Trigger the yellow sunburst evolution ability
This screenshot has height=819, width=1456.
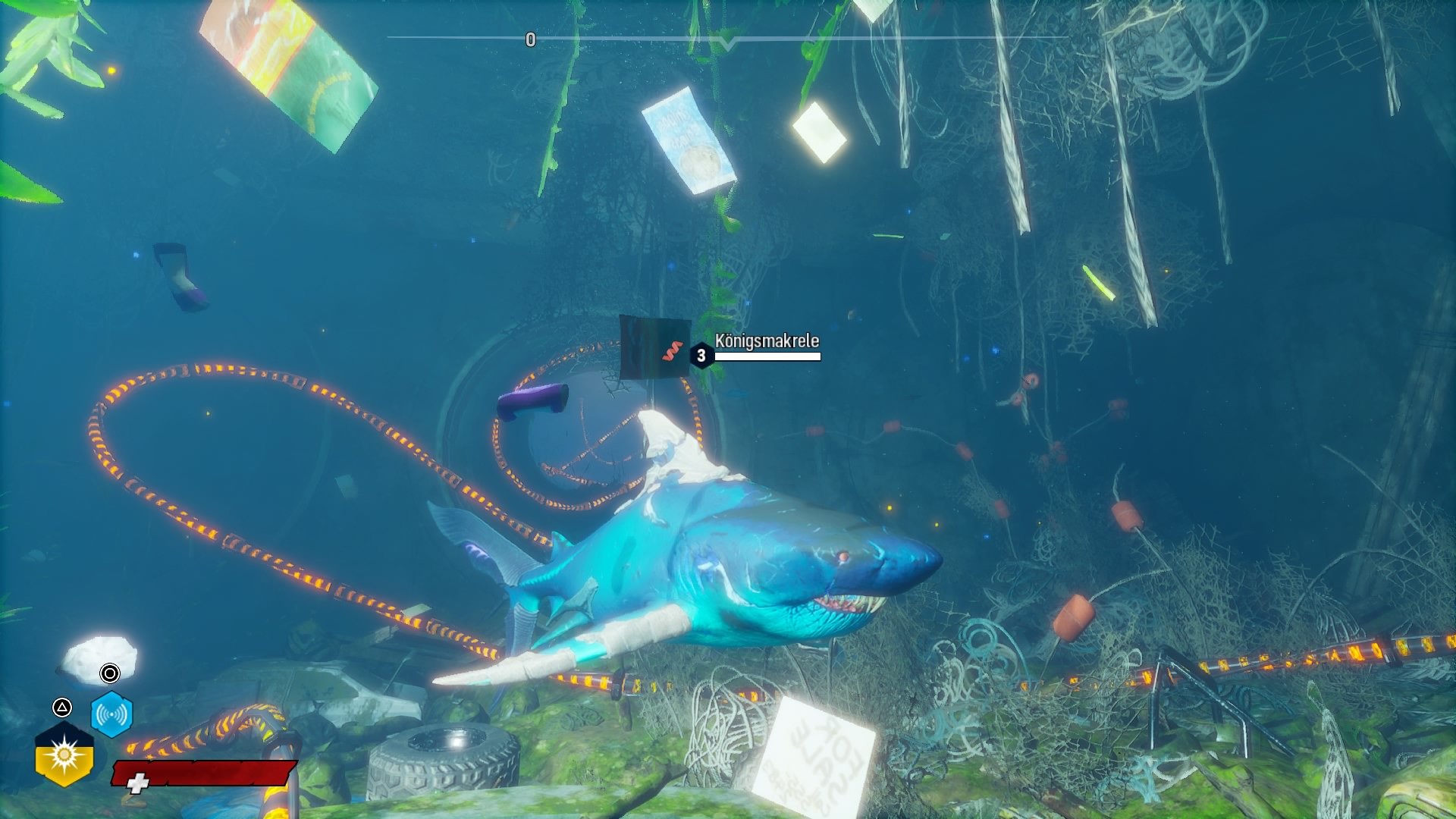(64, 755)
